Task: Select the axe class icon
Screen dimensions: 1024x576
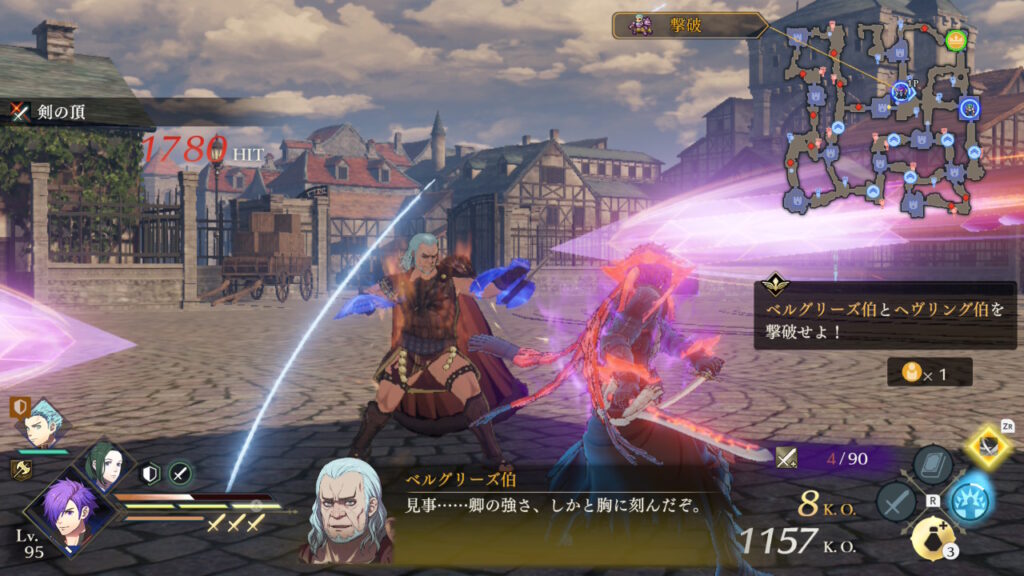Action: point(20,469)
